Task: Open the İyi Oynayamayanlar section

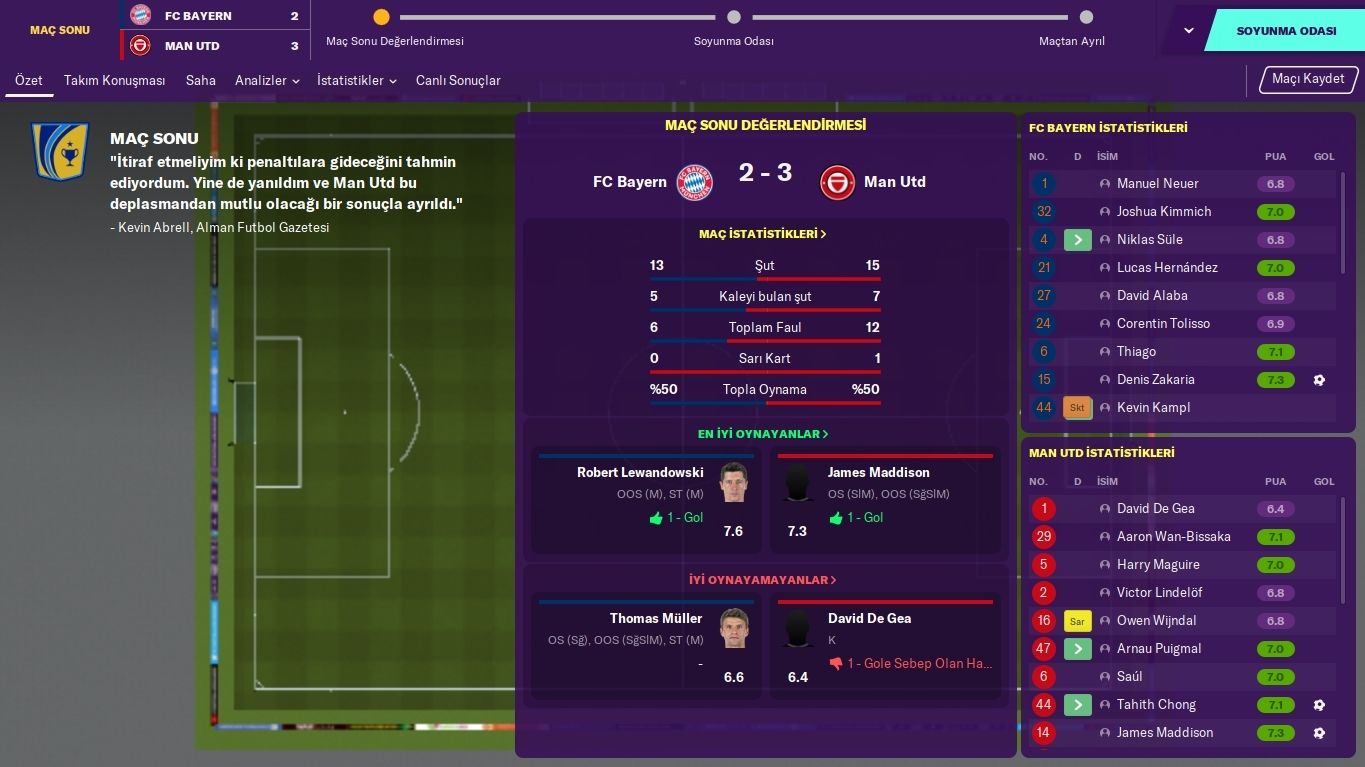Action: (x=763, y=580)
